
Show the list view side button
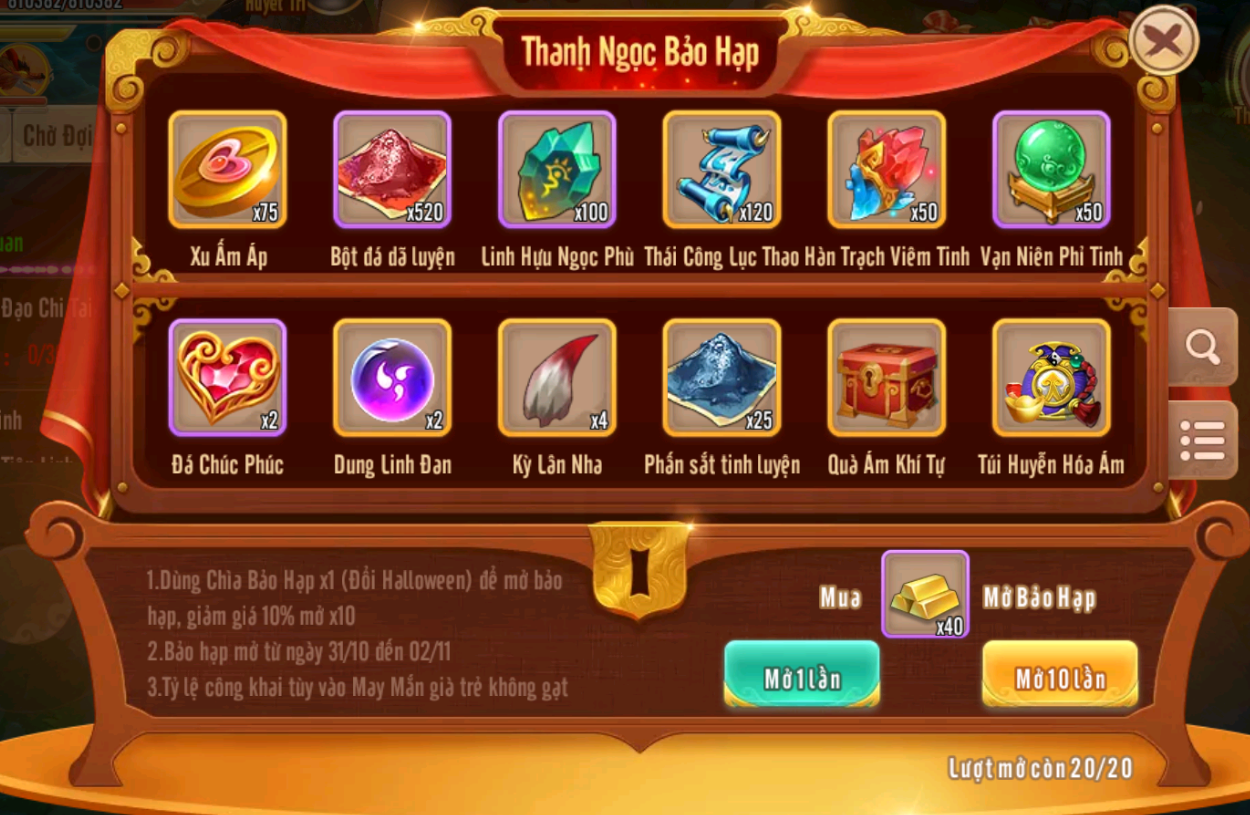click(1202, 440)
